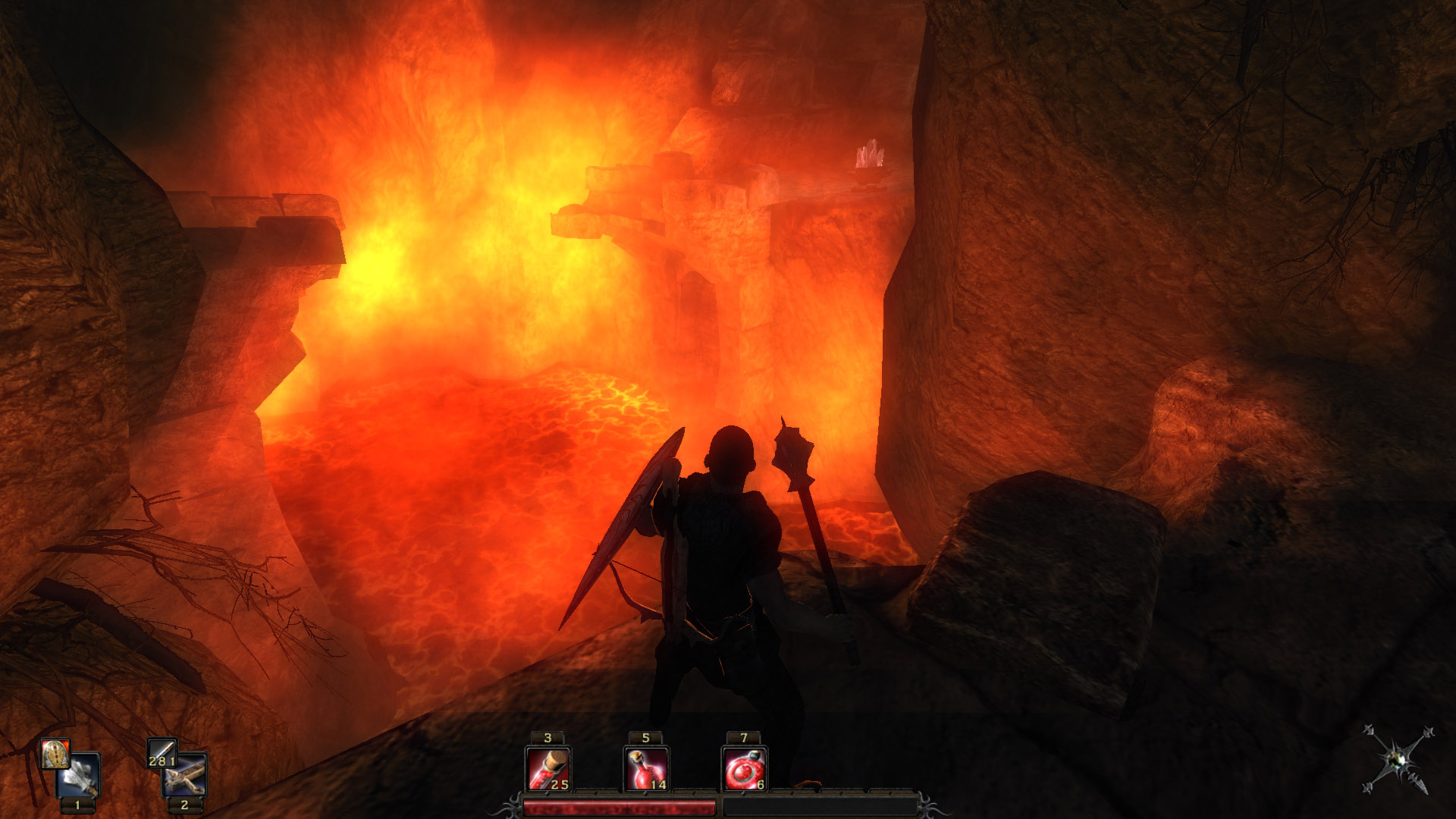This screenshot has width=1456, height=819.
Task: Select the bolt ammo icon showing 281
Action: coord(162,754)
